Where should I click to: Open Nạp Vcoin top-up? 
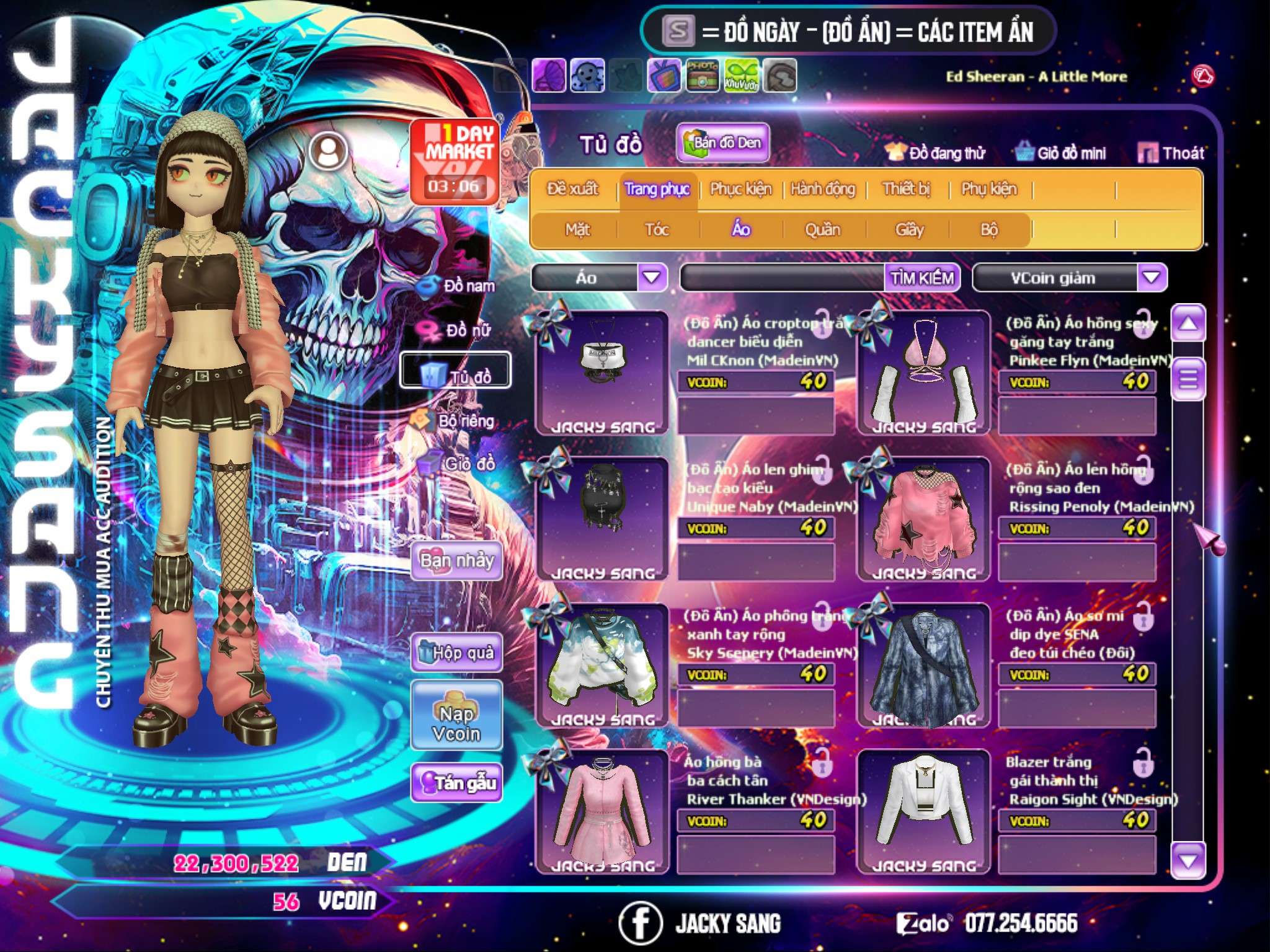click(456, 716)
